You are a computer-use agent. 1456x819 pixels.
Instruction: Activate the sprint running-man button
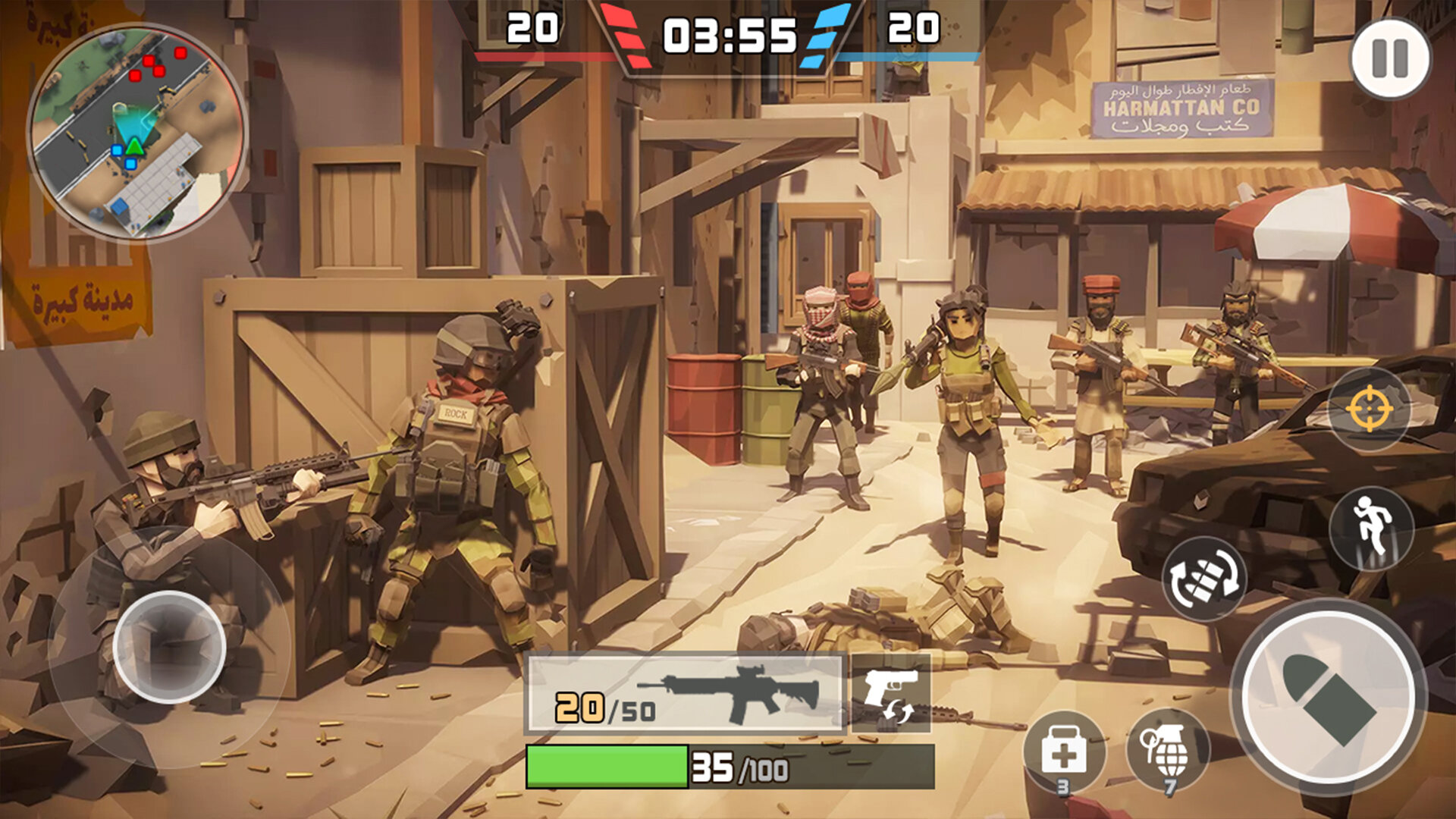point(1371,528)
